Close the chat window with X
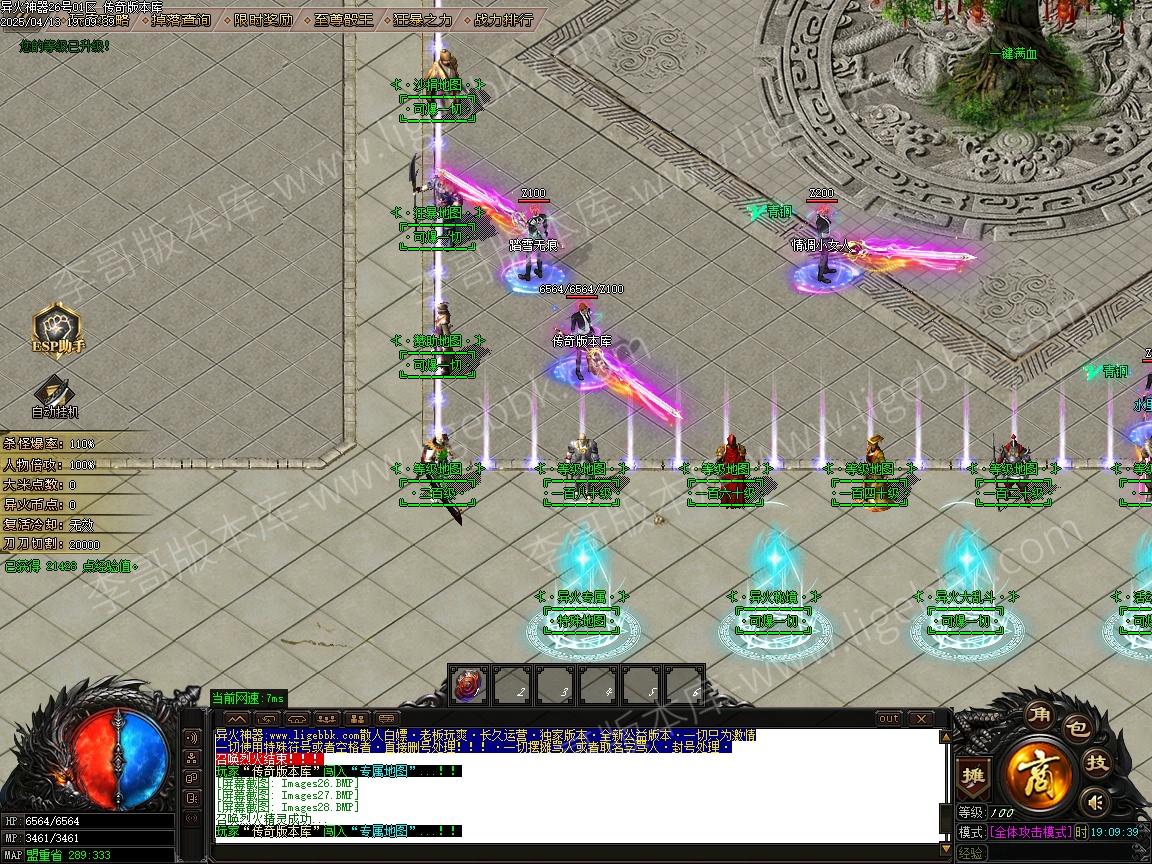This screenshot has width=1152, height=864. point(919,719)
